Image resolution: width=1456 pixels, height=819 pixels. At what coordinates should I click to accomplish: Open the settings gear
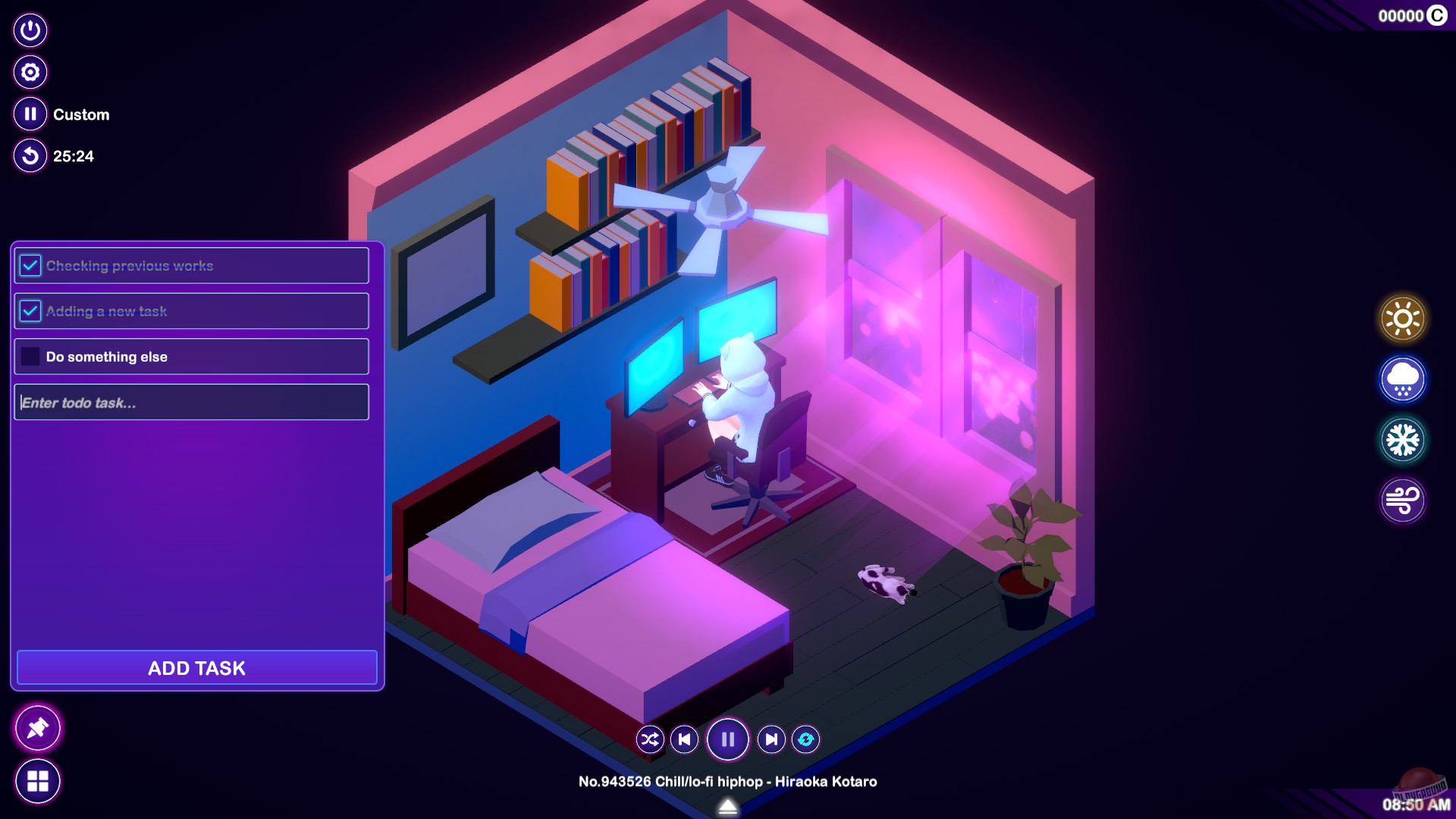pyautogui.click(x=30, y=72)
